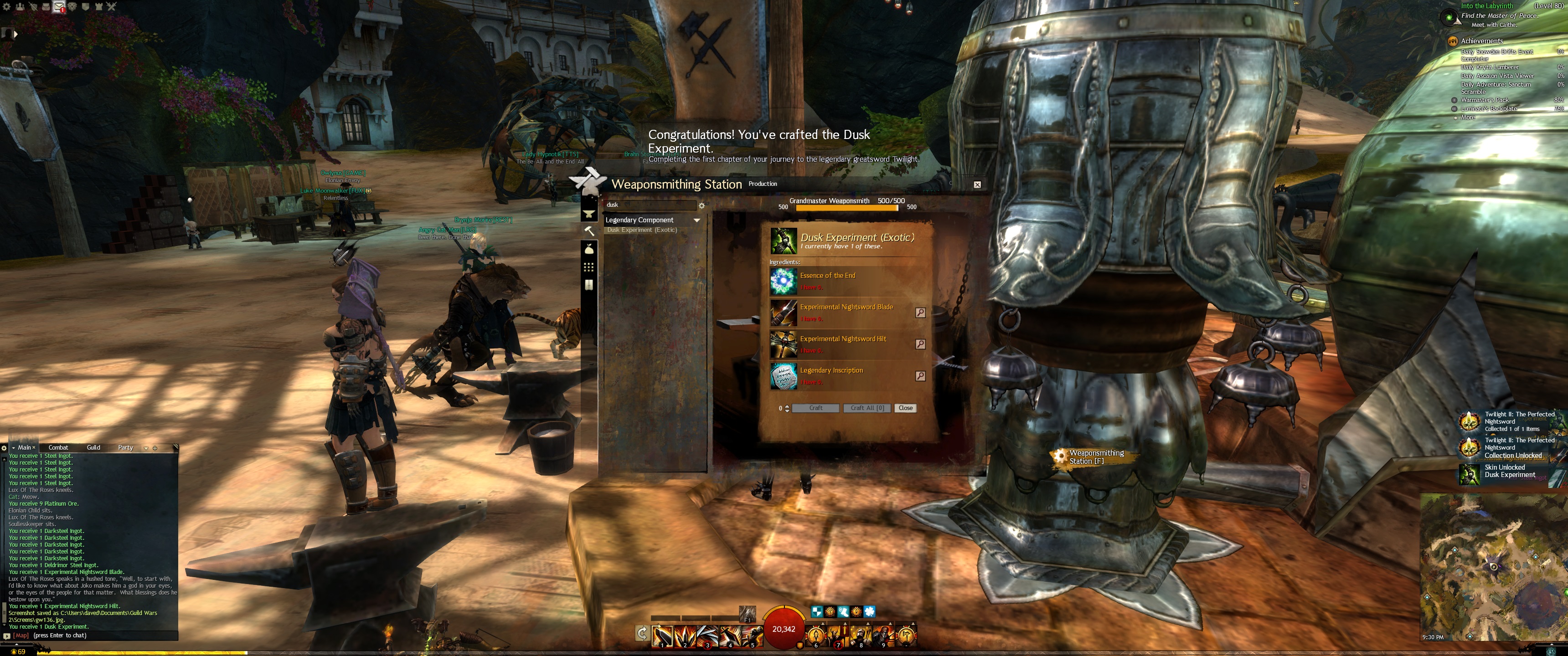Close the Weaponsmithing Station window
The width and height of the screenshot is (1568, 656).
click(x=977, y=184)
